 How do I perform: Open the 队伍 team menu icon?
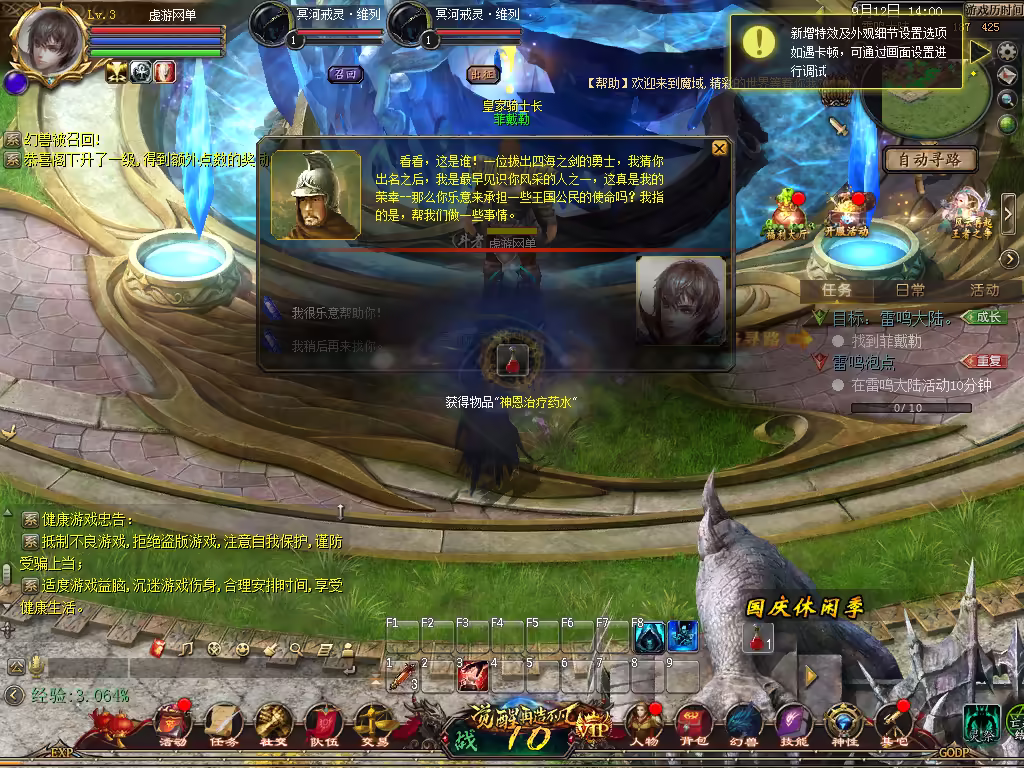[x=324, y=724]
